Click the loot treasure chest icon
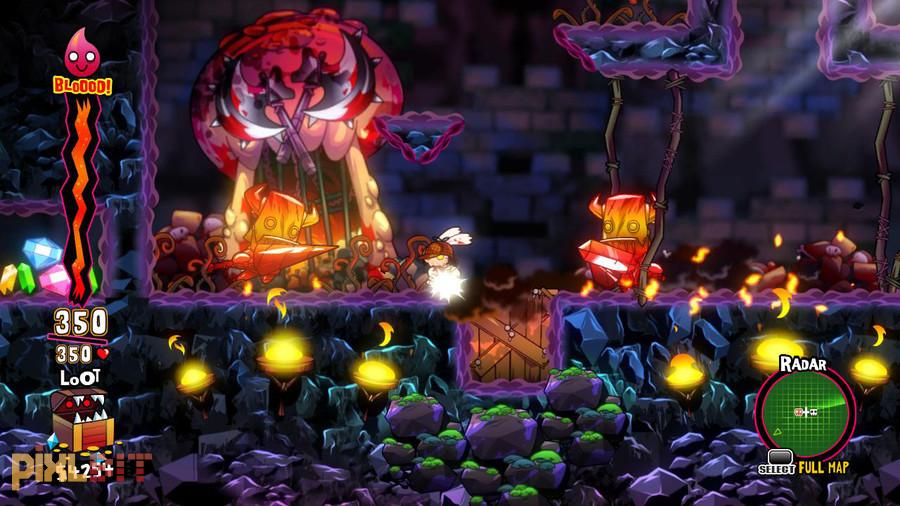Image resolution: width=900 pixels, height=506 pixels. (x=78, y=419)
